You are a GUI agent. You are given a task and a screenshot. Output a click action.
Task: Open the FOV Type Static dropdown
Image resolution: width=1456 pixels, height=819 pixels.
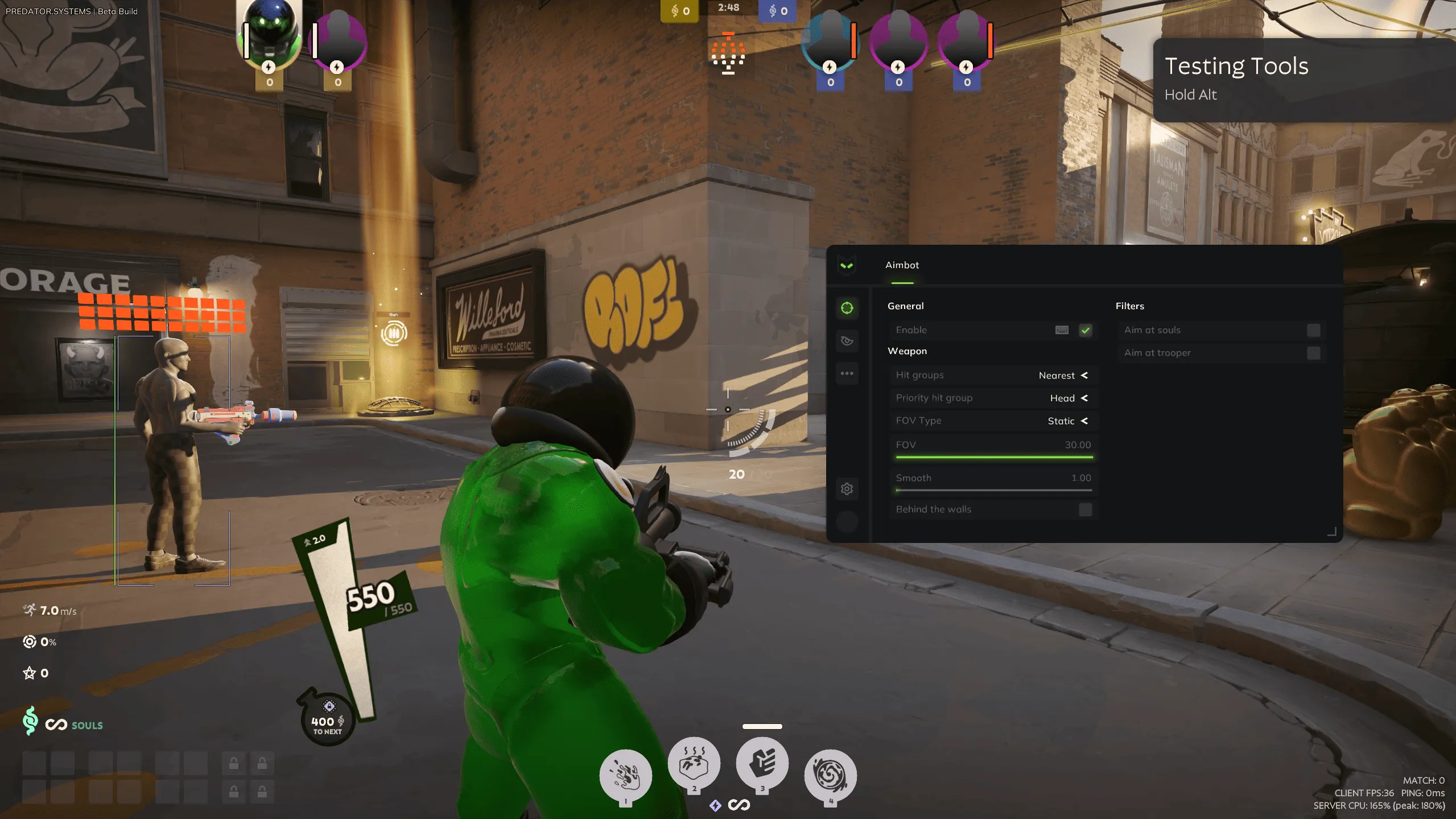pyautogui.click(x=1066, y=421)
